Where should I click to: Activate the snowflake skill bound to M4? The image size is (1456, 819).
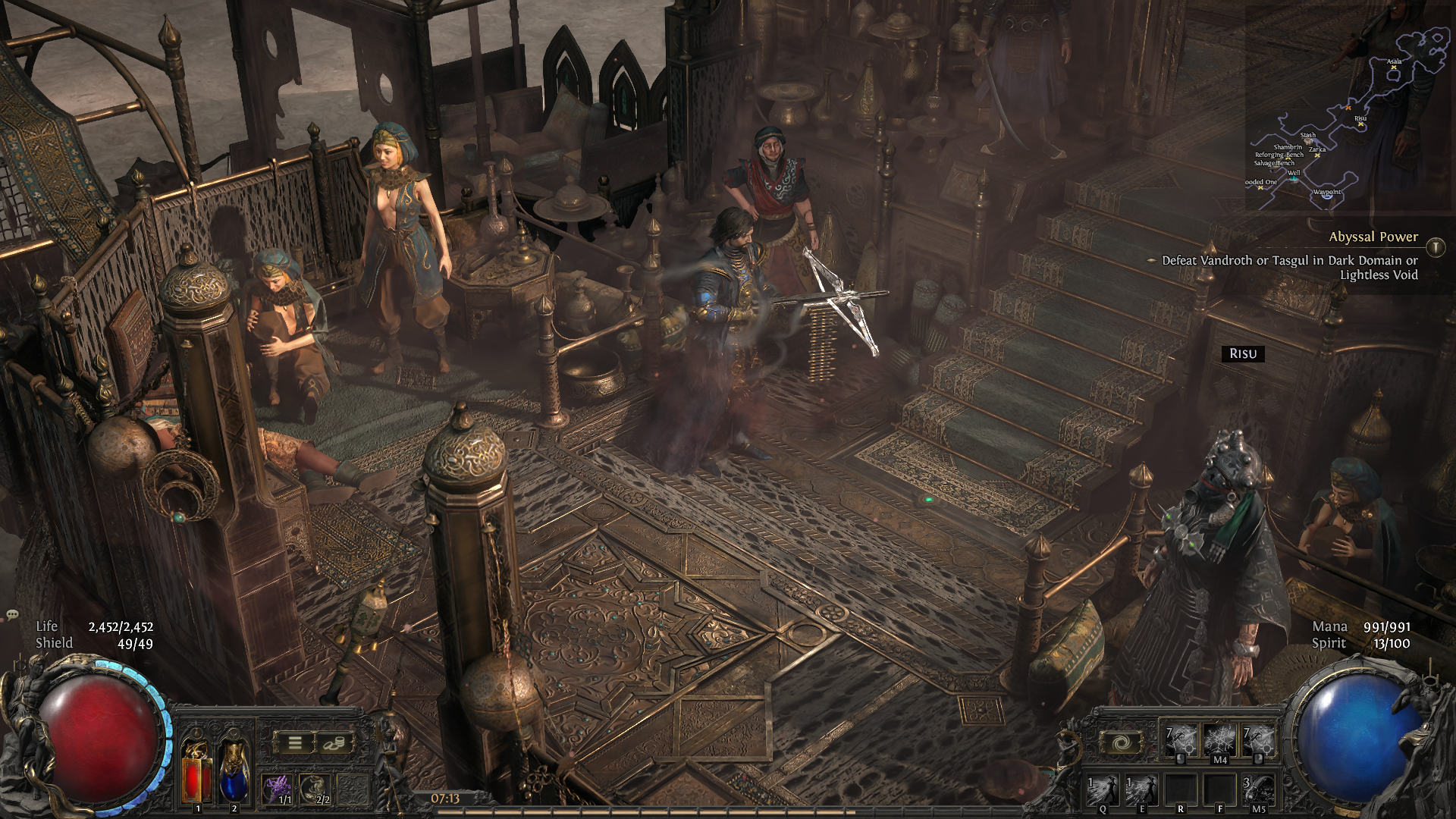point(1220,739)
